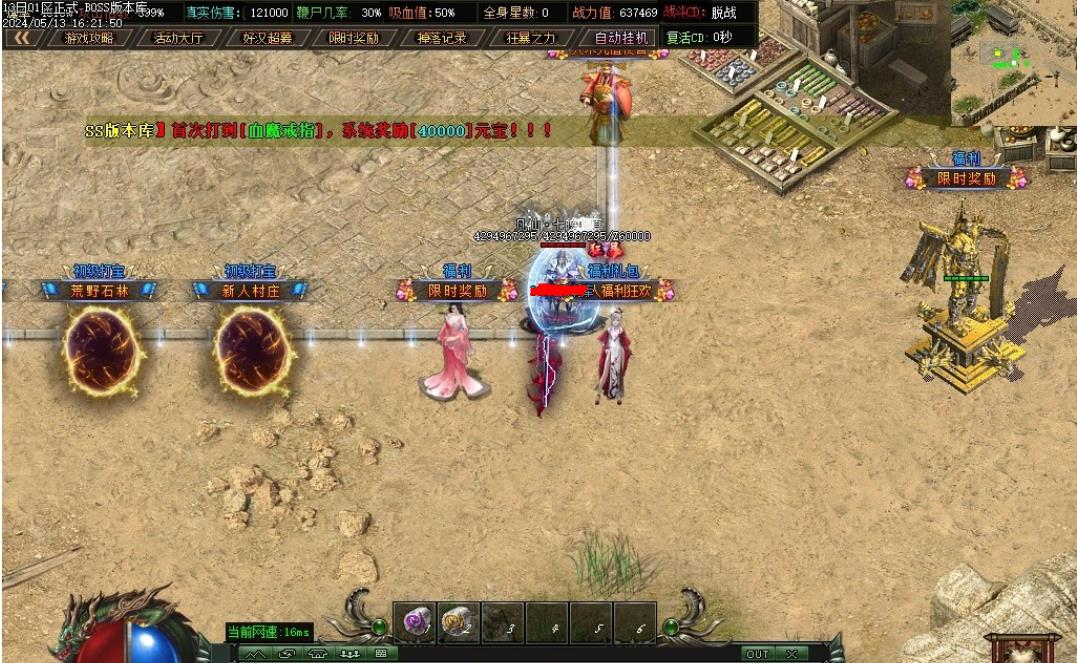Image resolution: width=1077 pixels, height=663 pixels.
Task: Select 好汉超募 in the top menu
Action: tap(266, 38)
